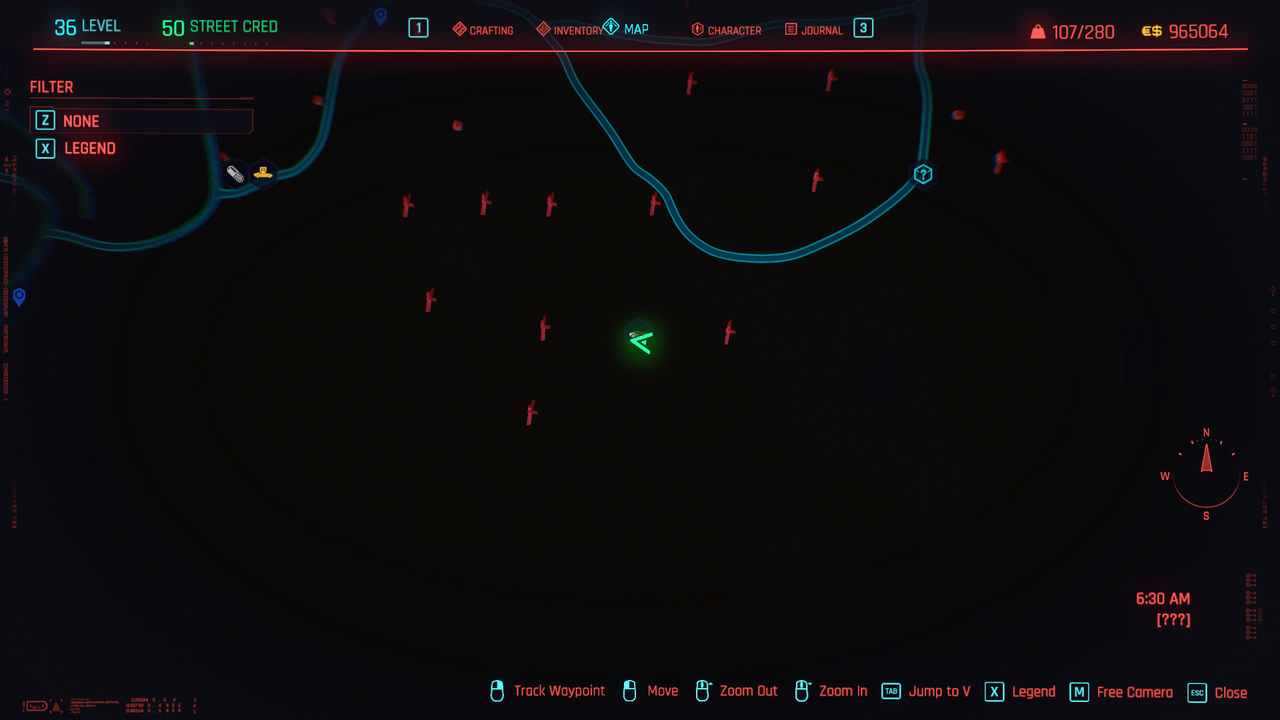Viewport: 1280px width, 720px height.
Task: Select the yellow car map marker
Action: [x=263, y=172]
